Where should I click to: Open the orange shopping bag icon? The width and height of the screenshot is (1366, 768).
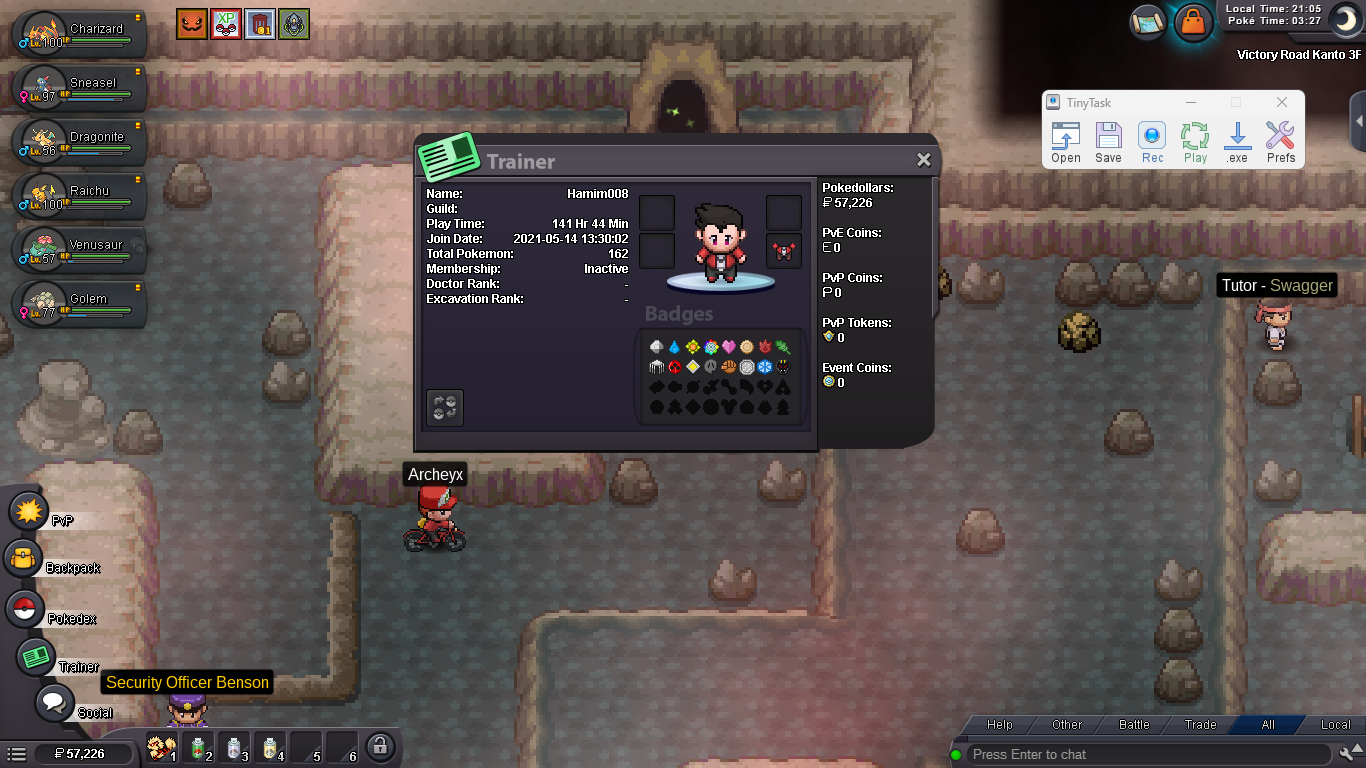1192,22
